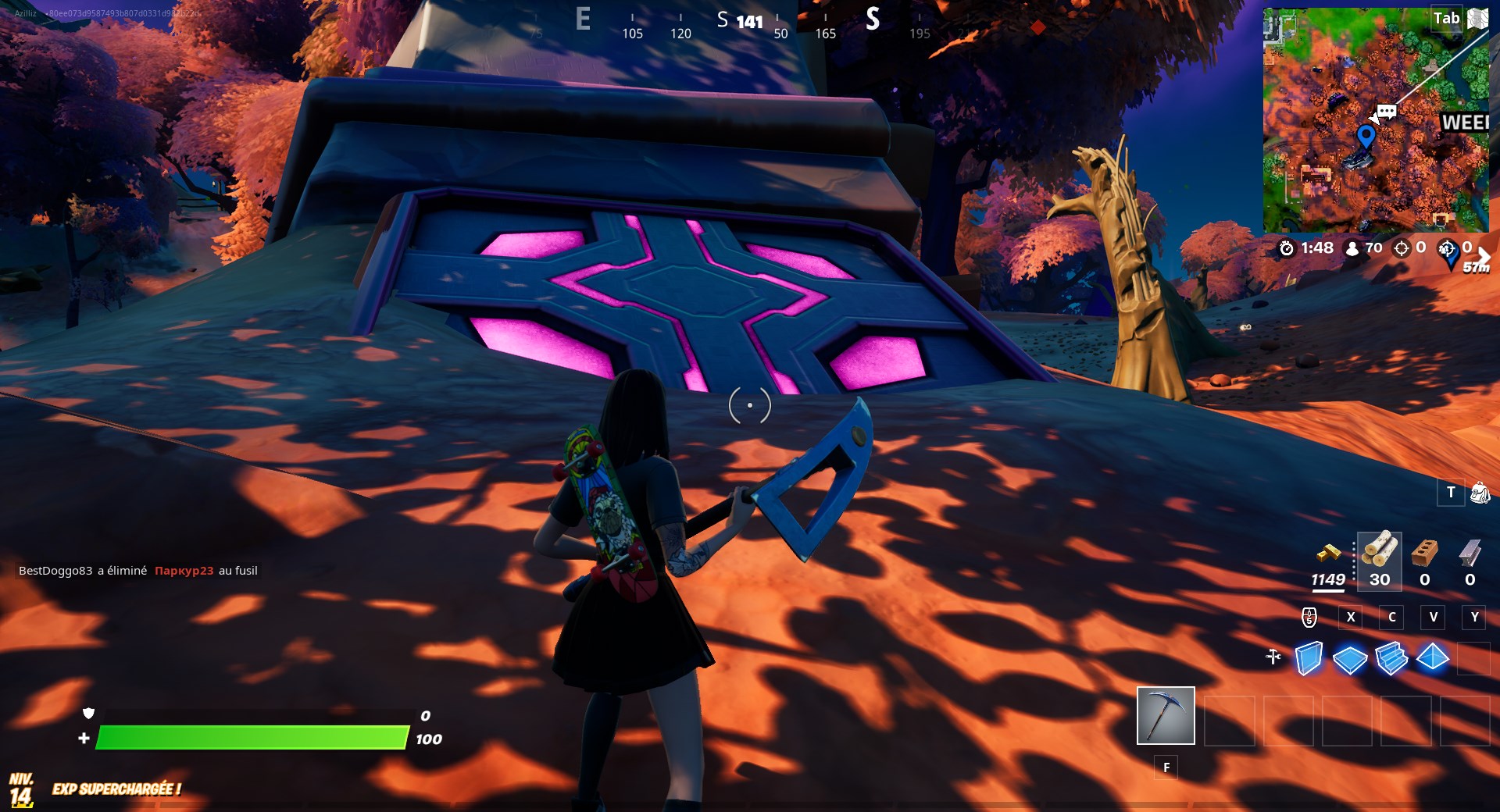Click the players remaining icon showing 70

pyautogui.click(x=1351, y=249)
